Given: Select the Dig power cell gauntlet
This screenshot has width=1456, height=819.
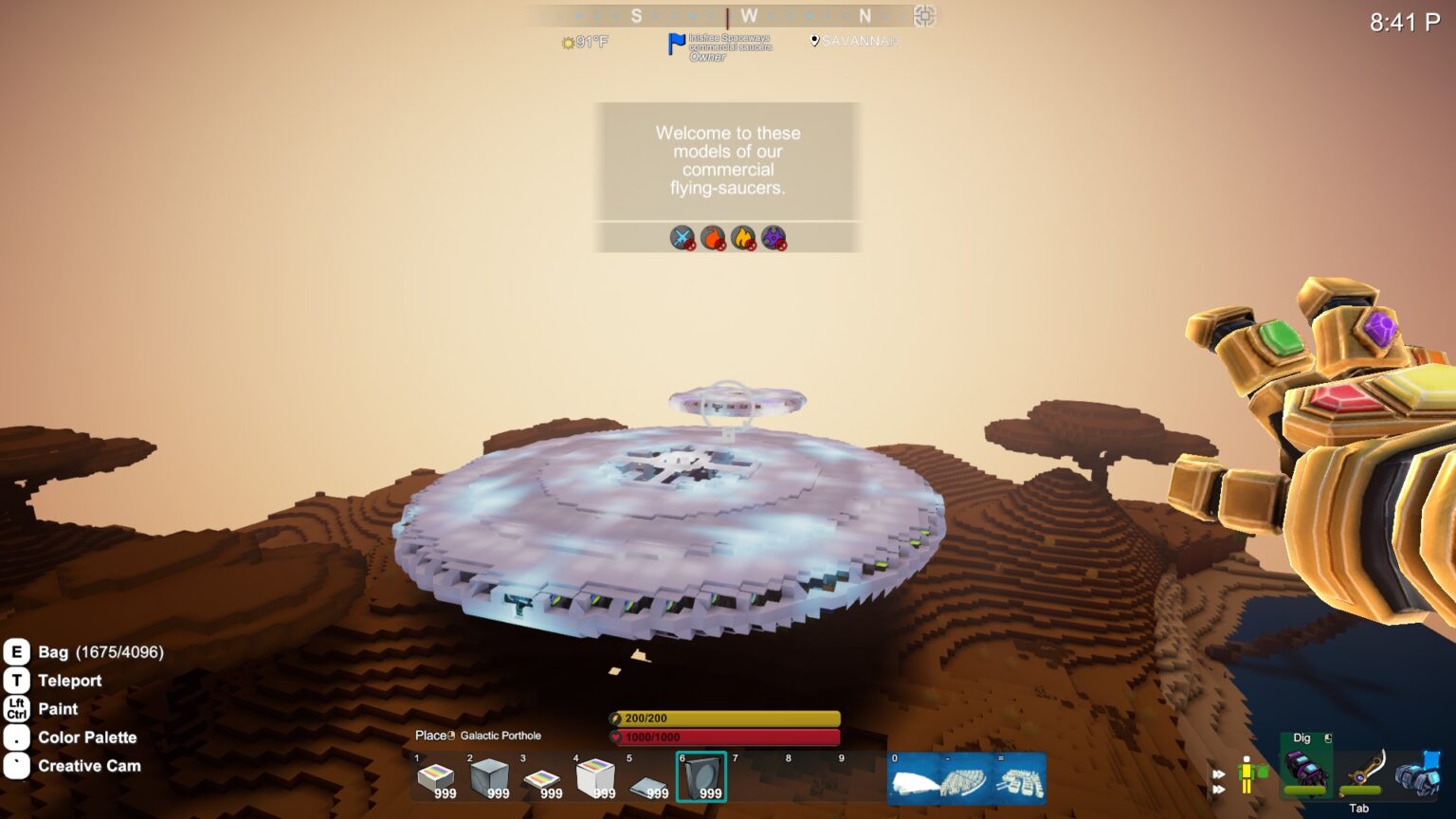Looking at the screenshot, I should tap(1306, 768).
